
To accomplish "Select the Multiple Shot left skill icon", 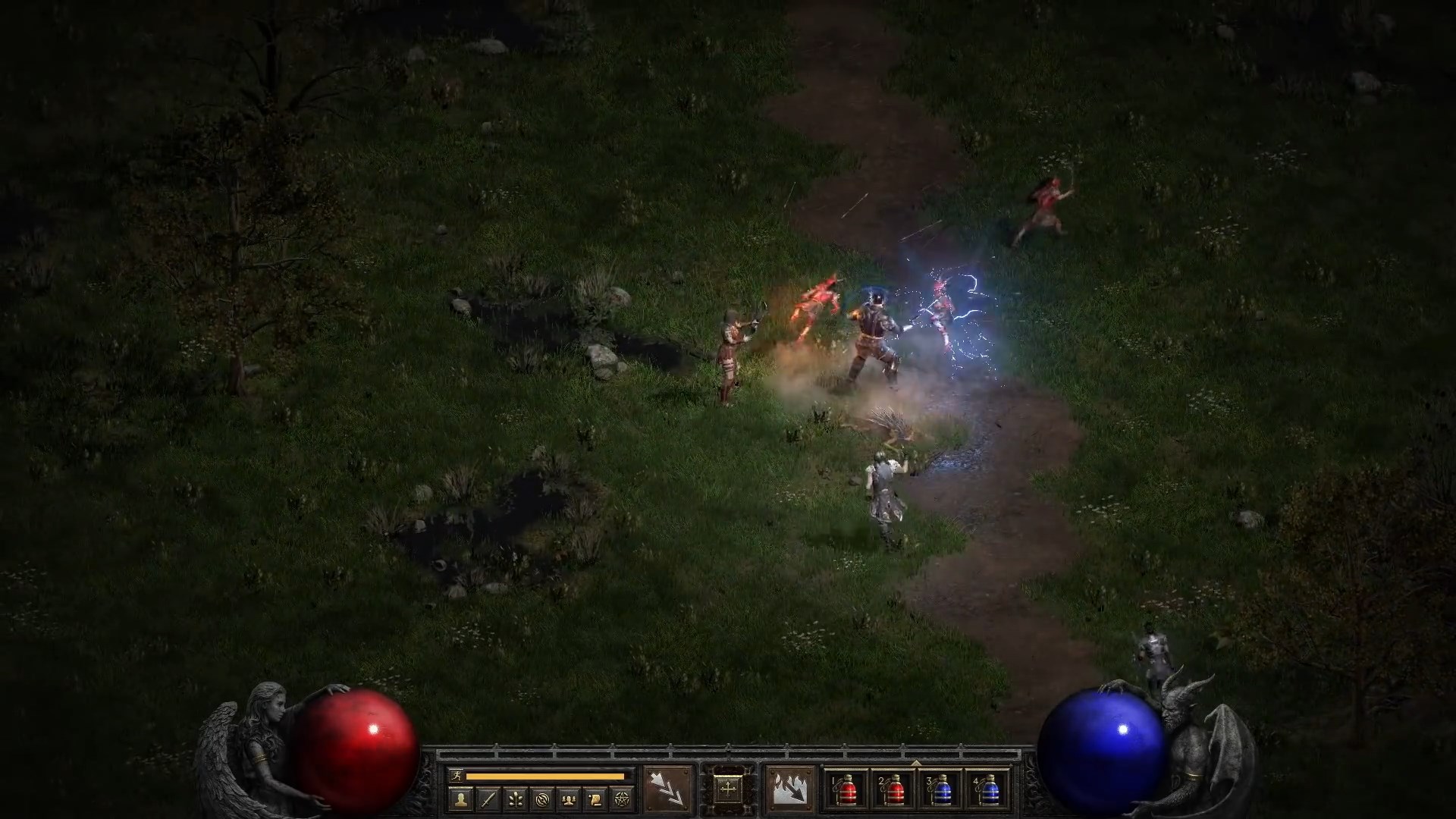I will pyautogui.click(x=667, y=789).
